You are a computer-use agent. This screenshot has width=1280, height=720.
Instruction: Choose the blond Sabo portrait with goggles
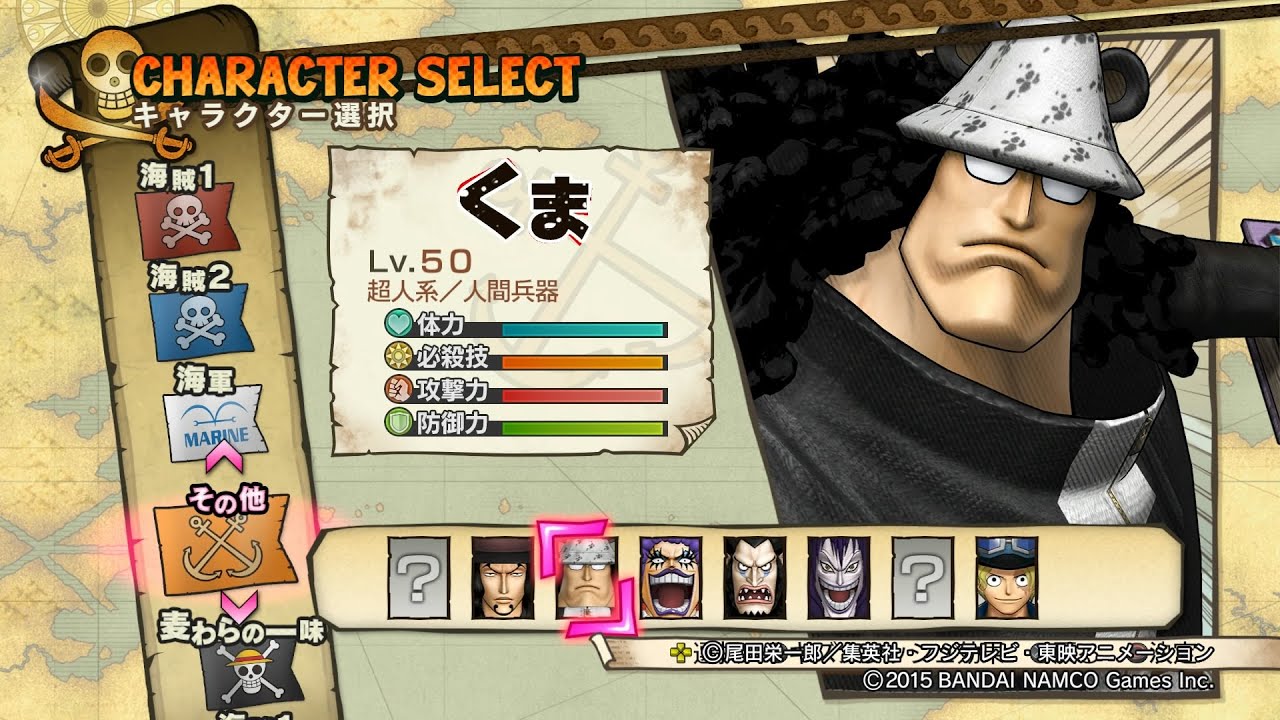point(1007,577)
